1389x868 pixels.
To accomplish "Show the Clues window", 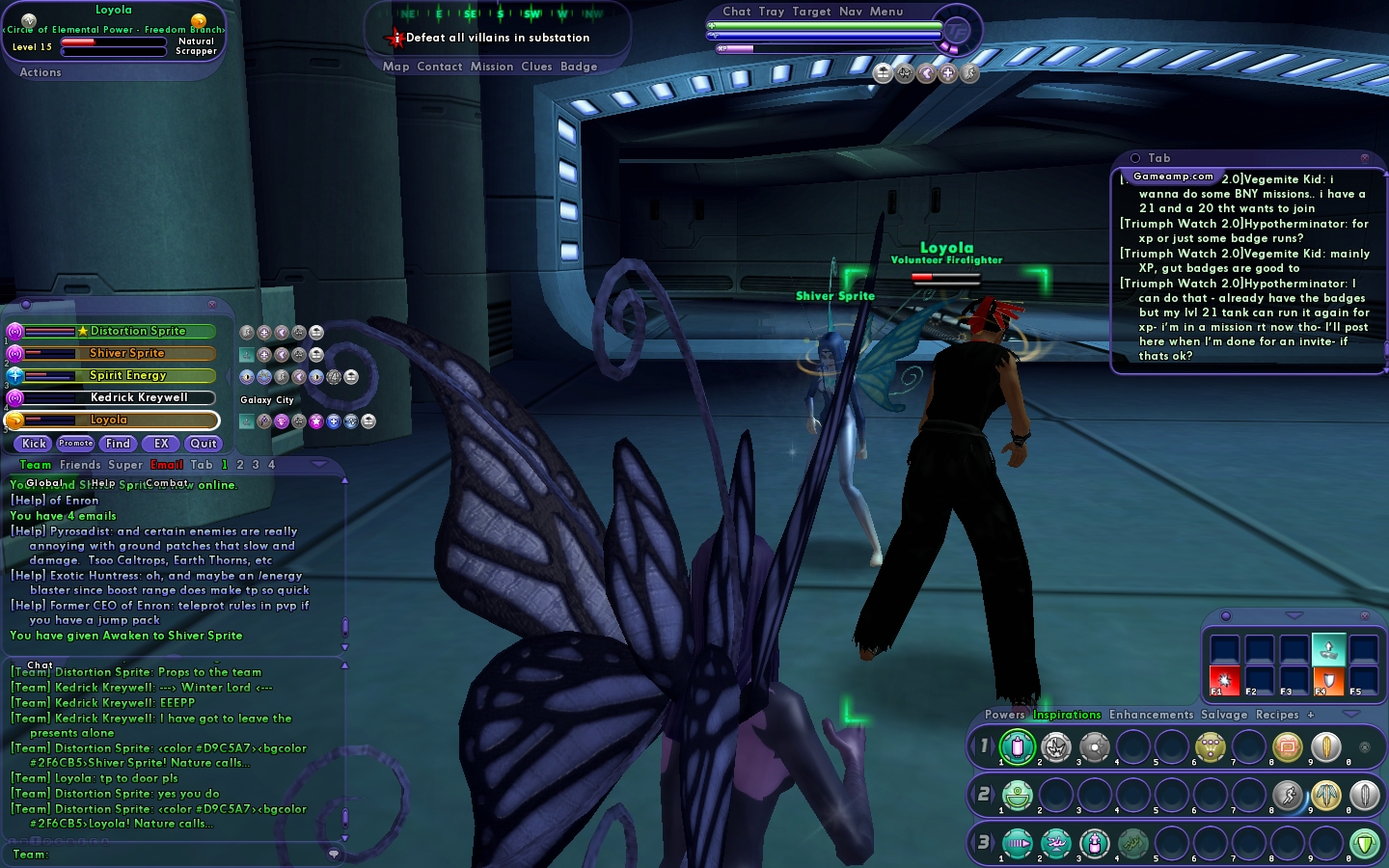I will pos(536,67).
